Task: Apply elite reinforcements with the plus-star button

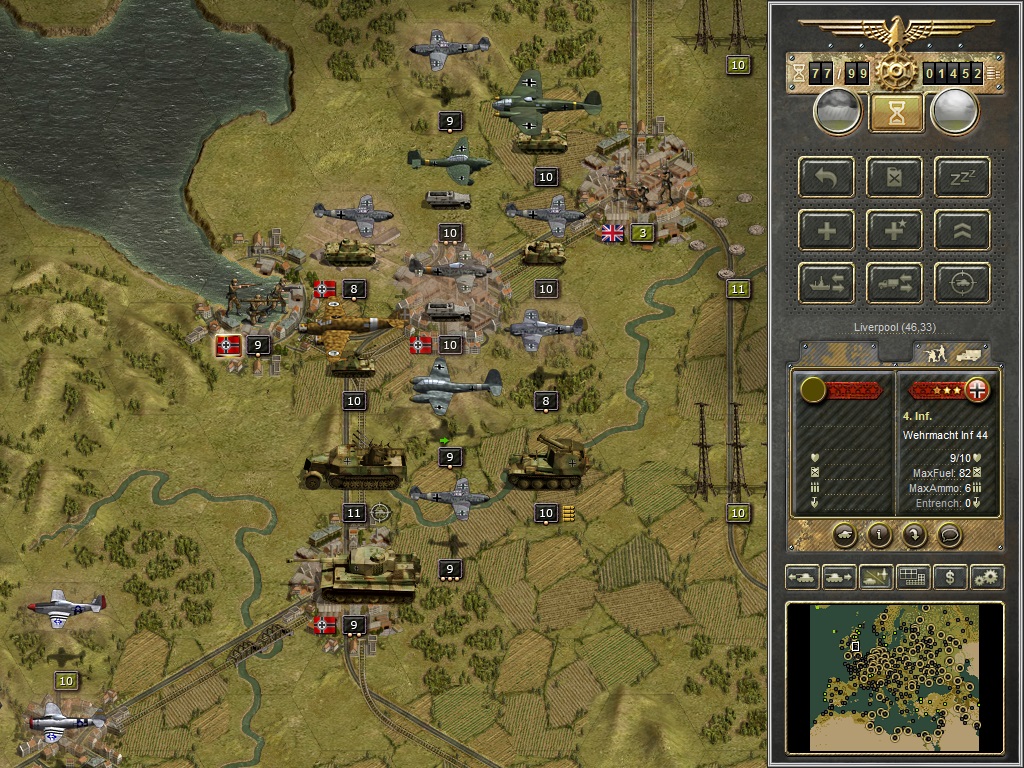Action: [895, 230]
